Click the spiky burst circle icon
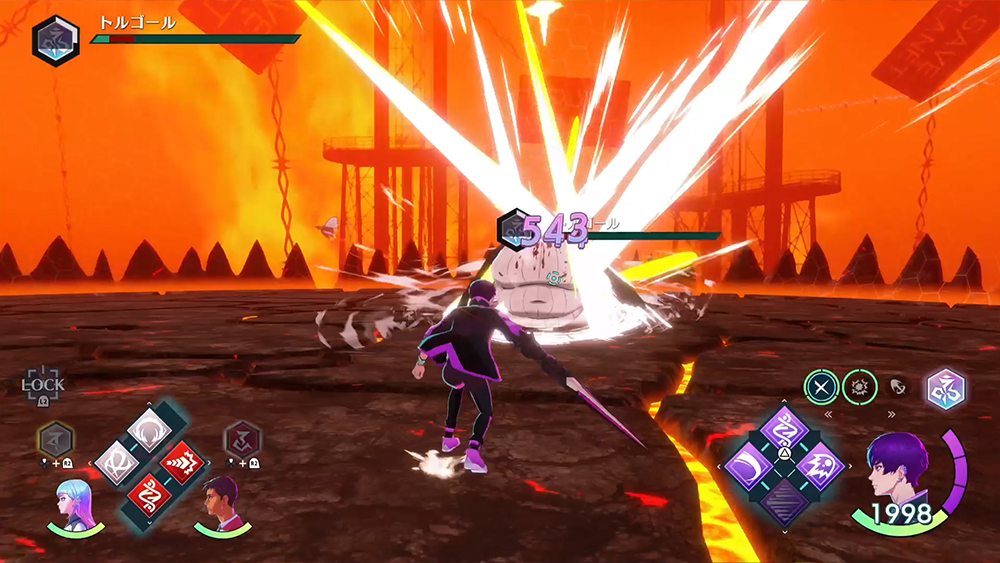The height and width of the screenshot is (563, 1000). click(x=859, y=387)
